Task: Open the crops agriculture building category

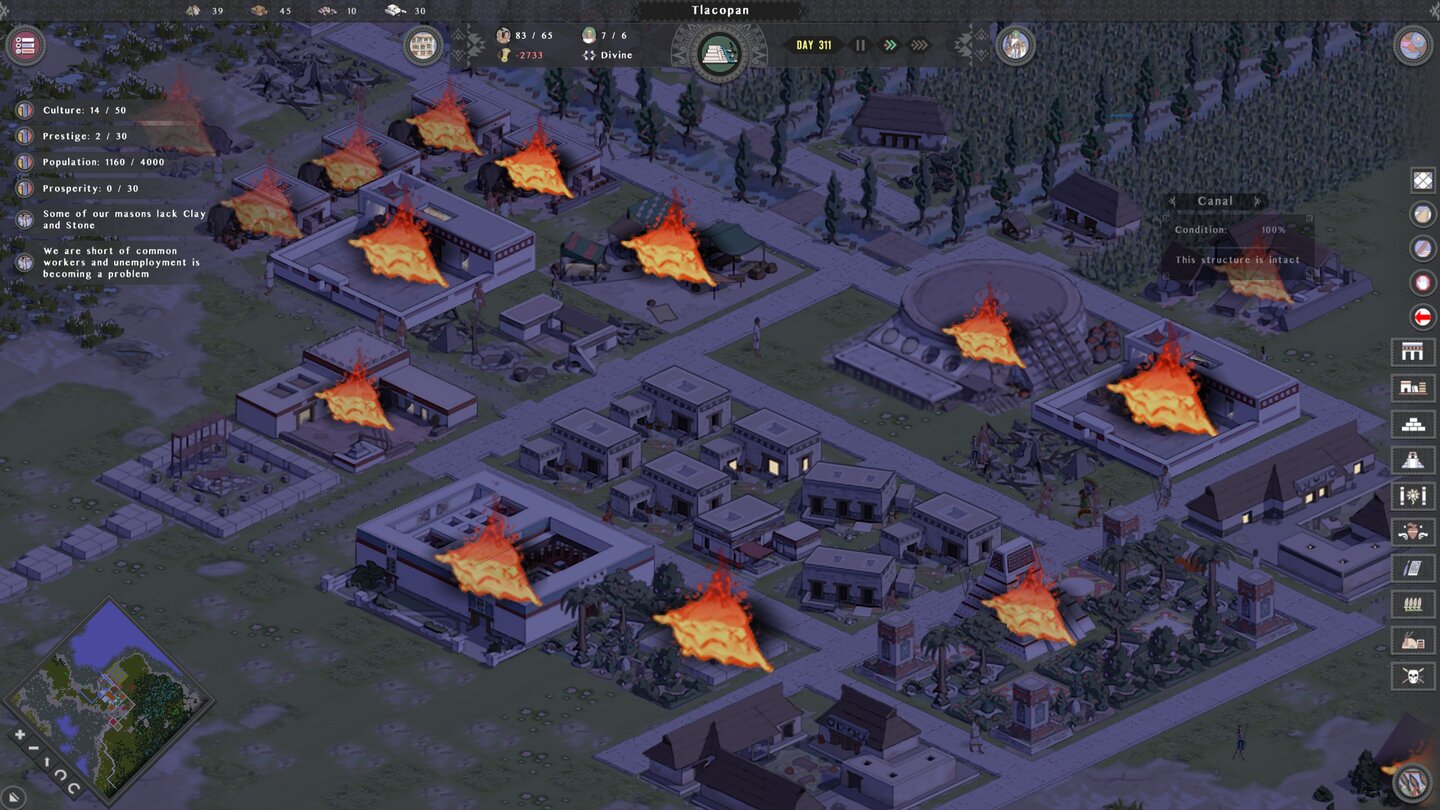Action: [1413, 603]
